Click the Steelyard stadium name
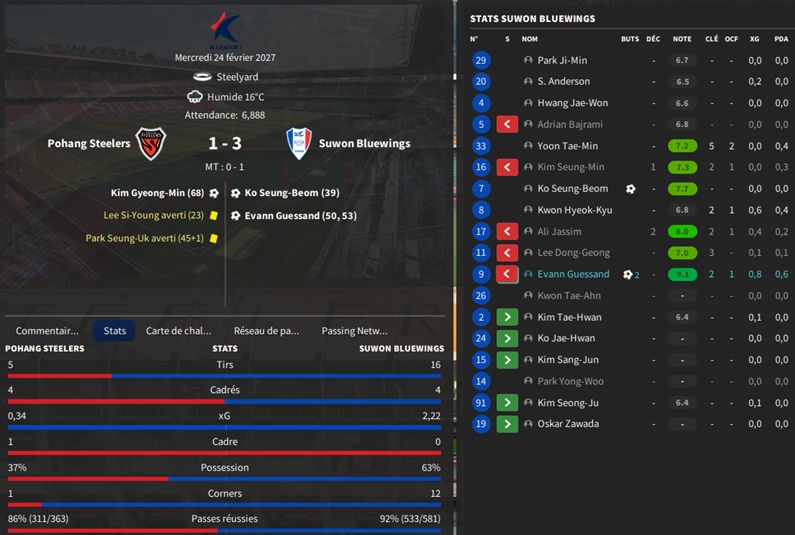 click(237, 76)
